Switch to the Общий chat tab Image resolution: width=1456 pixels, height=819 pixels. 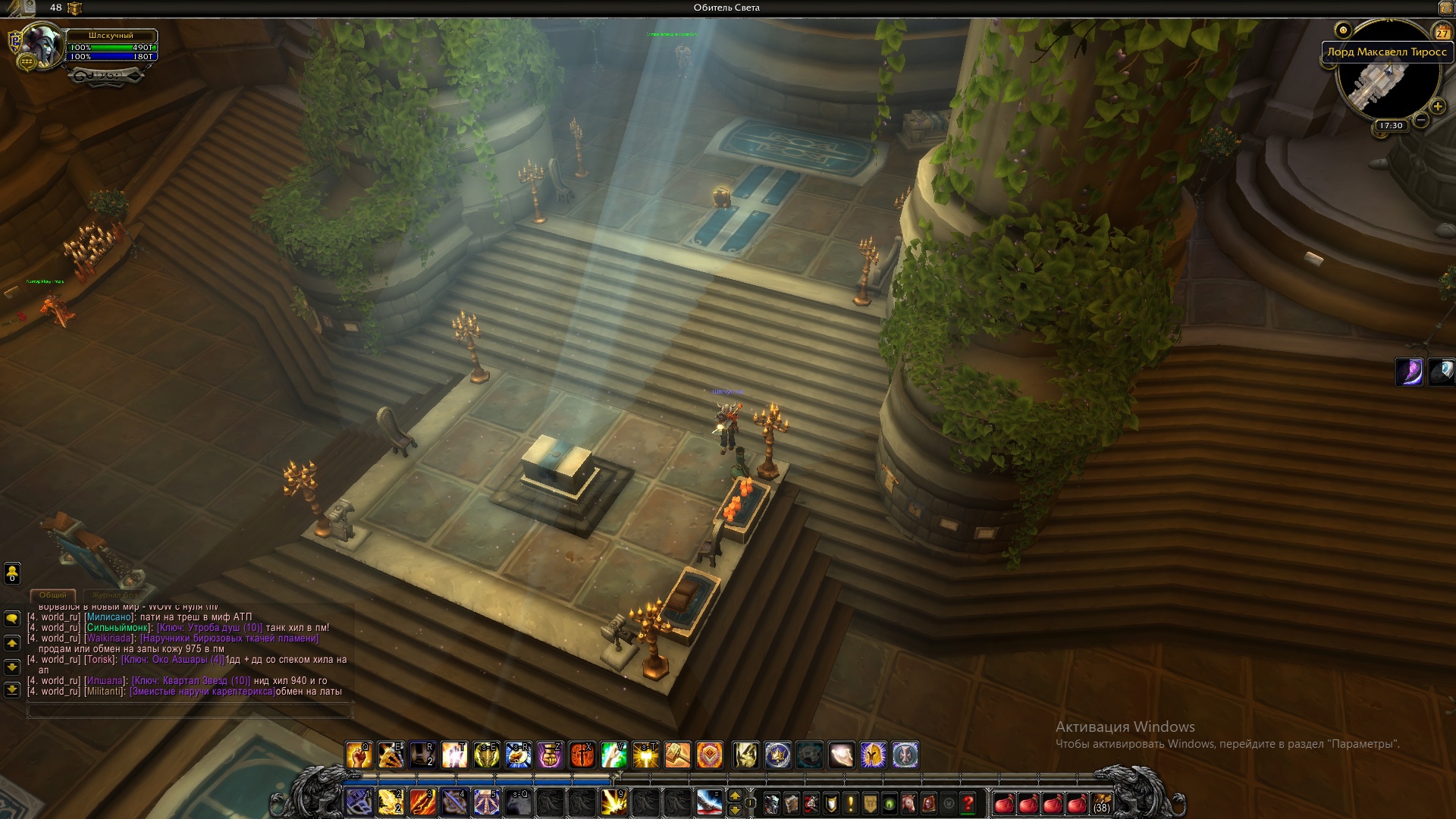pyautogui.click(x=53, y=595)
